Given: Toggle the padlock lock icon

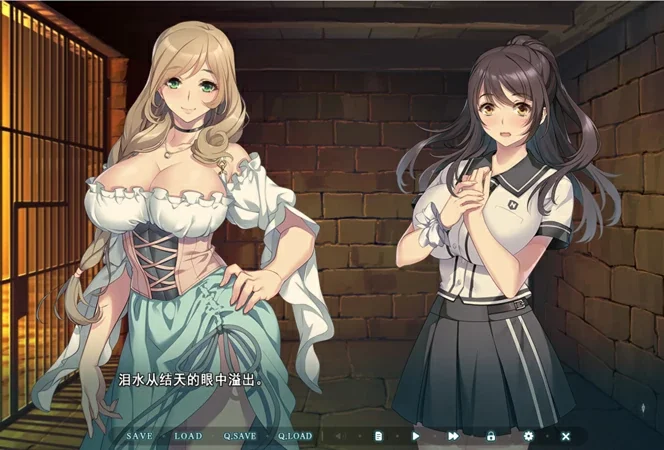Looking at the screenshot, I should point(491,436).
